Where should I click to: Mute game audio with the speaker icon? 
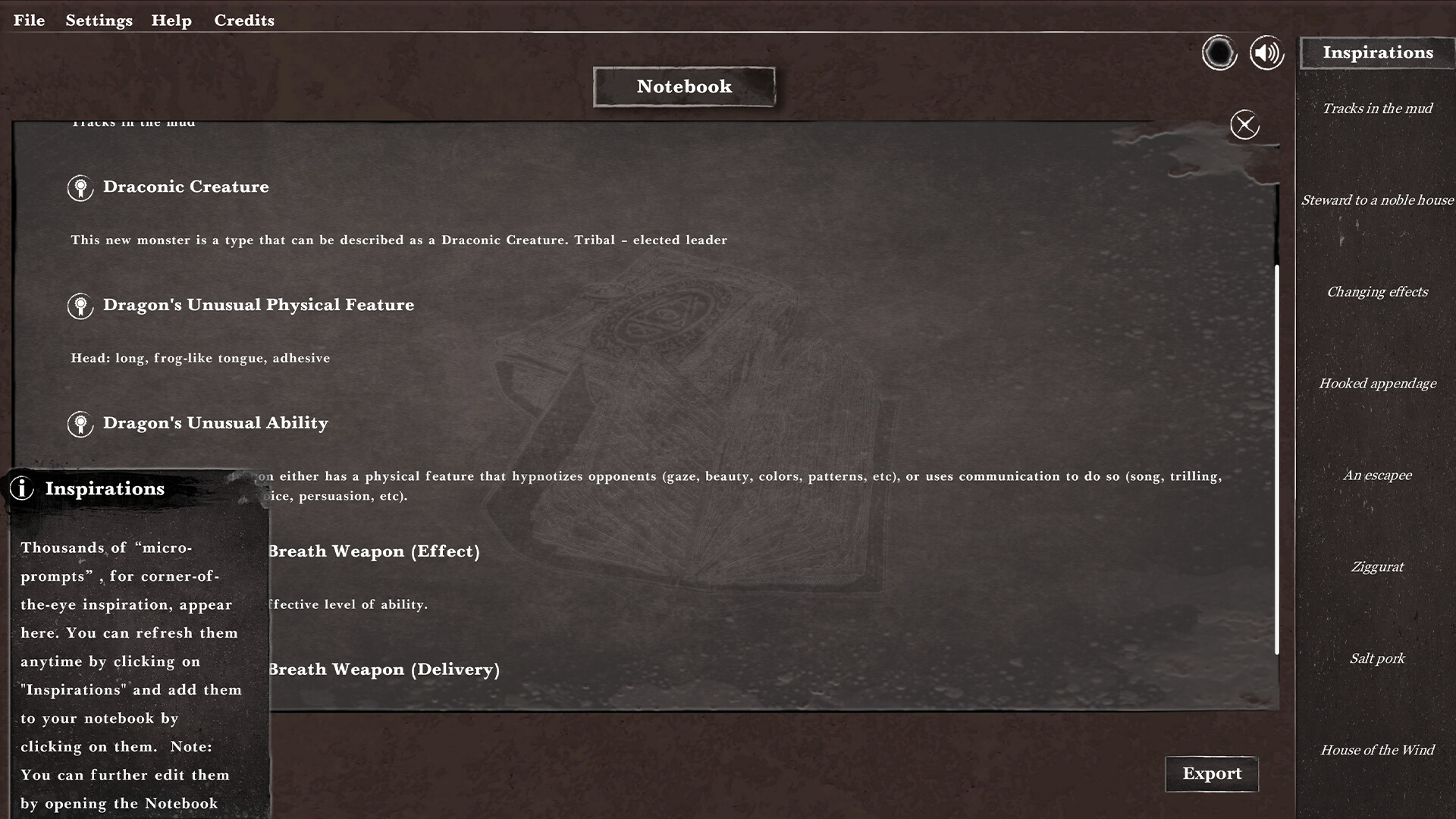[x=1265, y=52]
